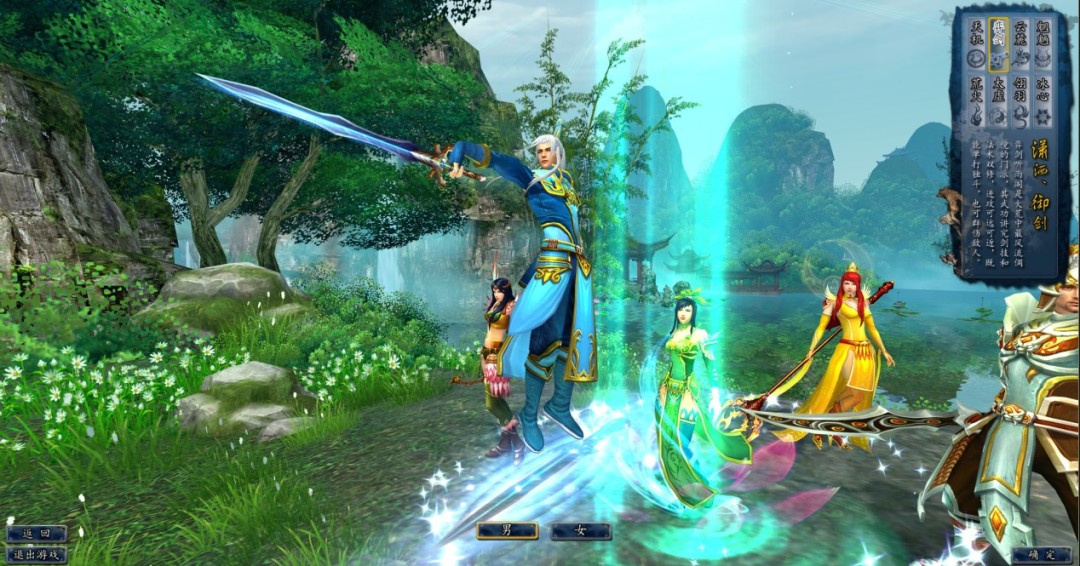
Task: Exit the game via 退出游戏
Action: click(x=36, y=554)
